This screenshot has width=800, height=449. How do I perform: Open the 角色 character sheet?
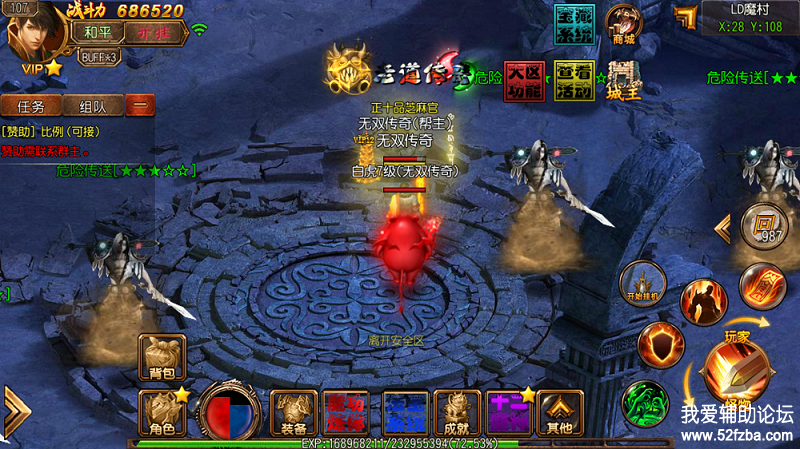click(x=162, y=411)
